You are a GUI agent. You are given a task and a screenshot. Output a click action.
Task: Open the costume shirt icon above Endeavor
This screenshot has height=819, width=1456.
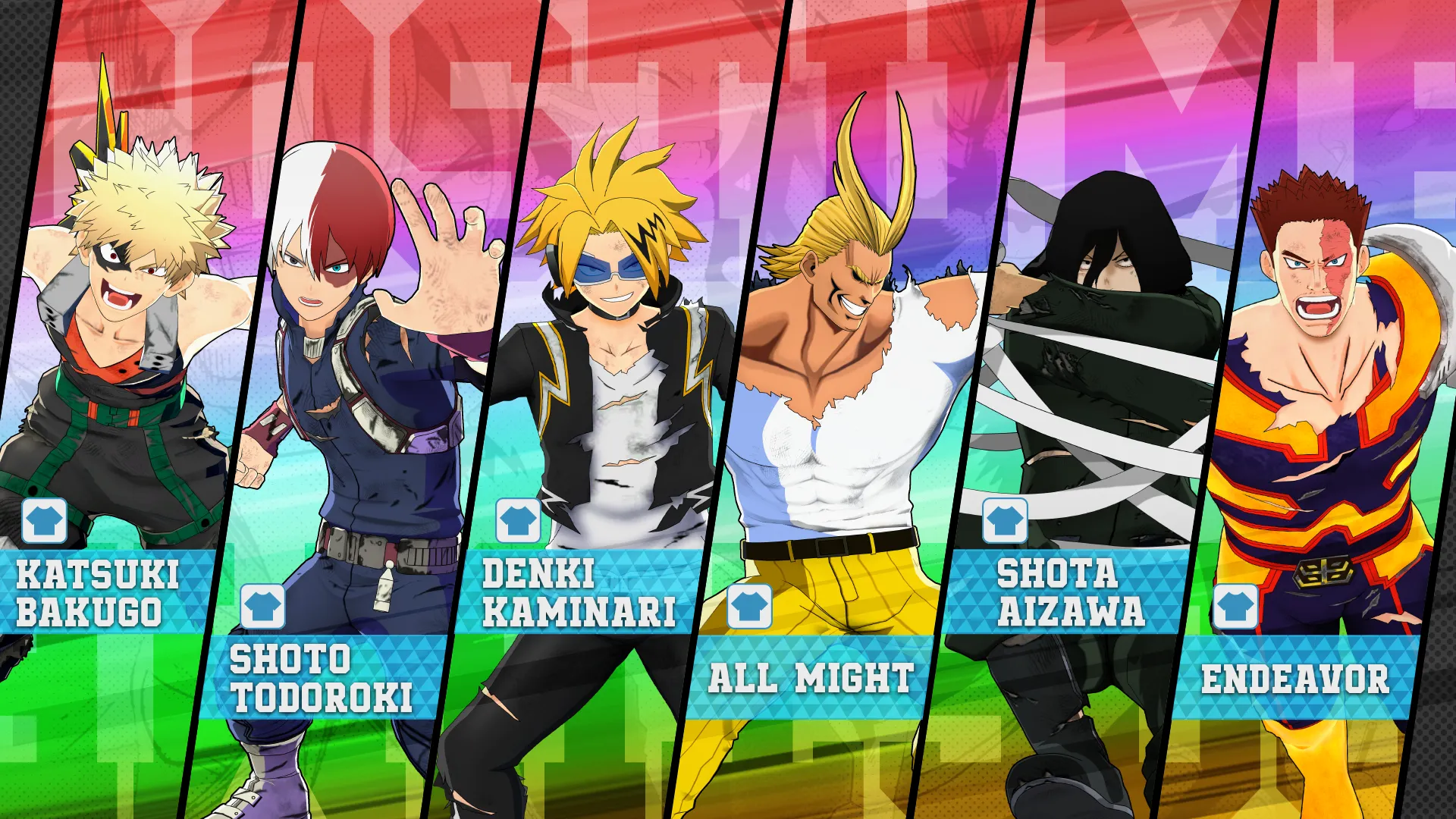pyautogui.click(x=1235, y=606)
